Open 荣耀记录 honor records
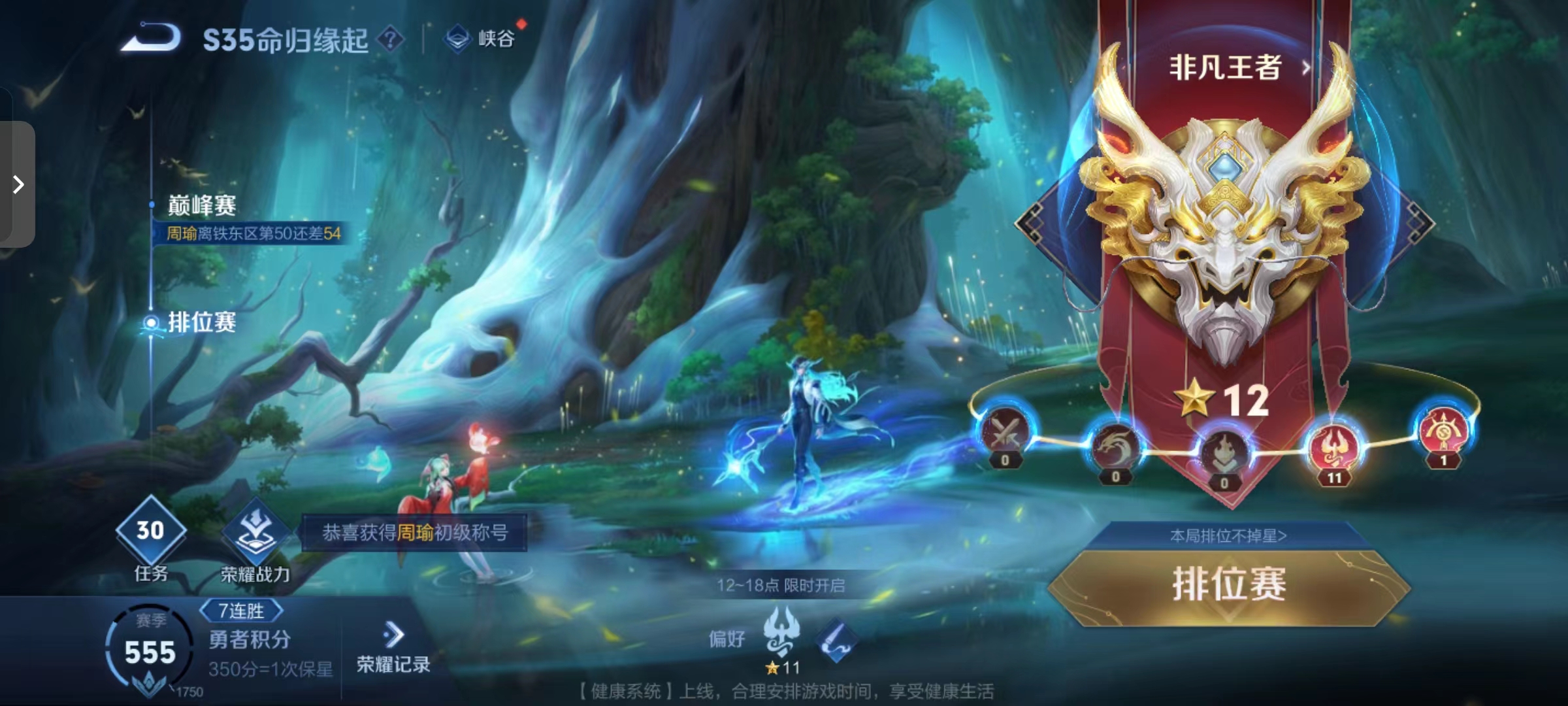1568x706 pixels. [393, 648]
